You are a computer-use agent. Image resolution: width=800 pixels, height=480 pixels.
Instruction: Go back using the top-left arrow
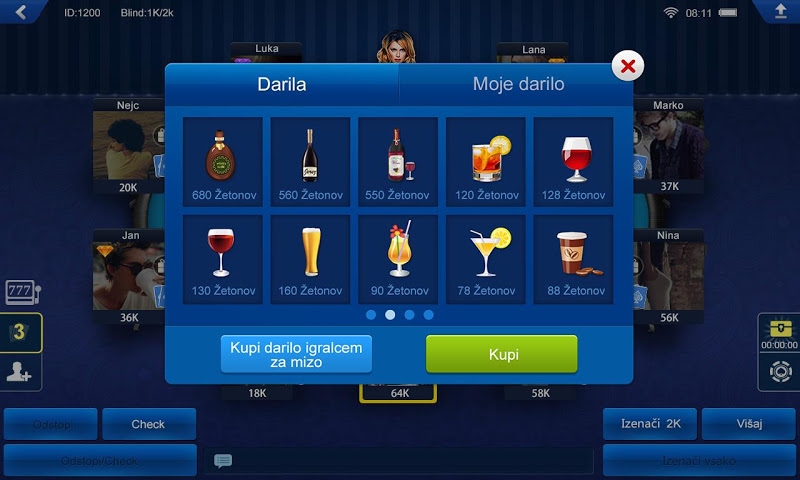(20, 12)
